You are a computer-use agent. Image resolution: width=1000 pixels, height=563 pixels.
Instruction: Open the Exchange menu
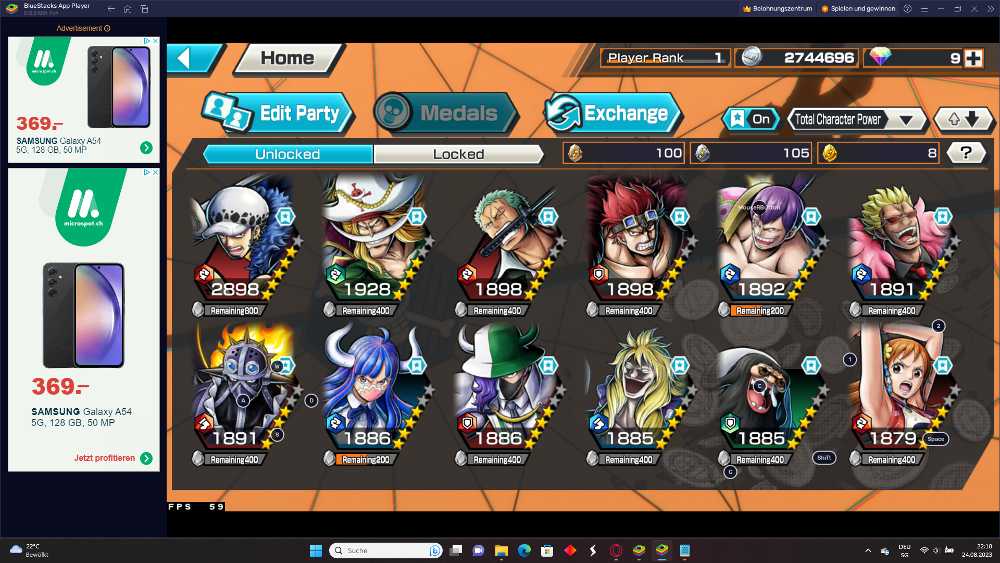[x=613, y=113]
